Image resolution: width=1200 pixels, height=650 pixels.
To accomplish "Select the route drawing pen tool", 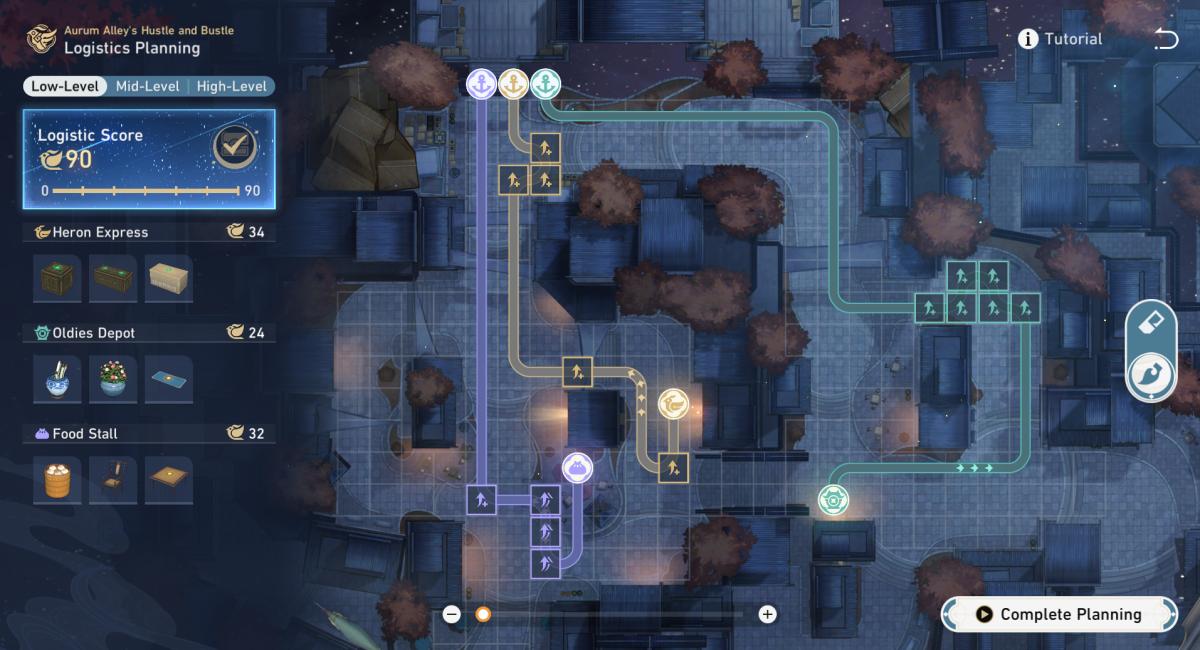I will click(x=1151, y=376).
